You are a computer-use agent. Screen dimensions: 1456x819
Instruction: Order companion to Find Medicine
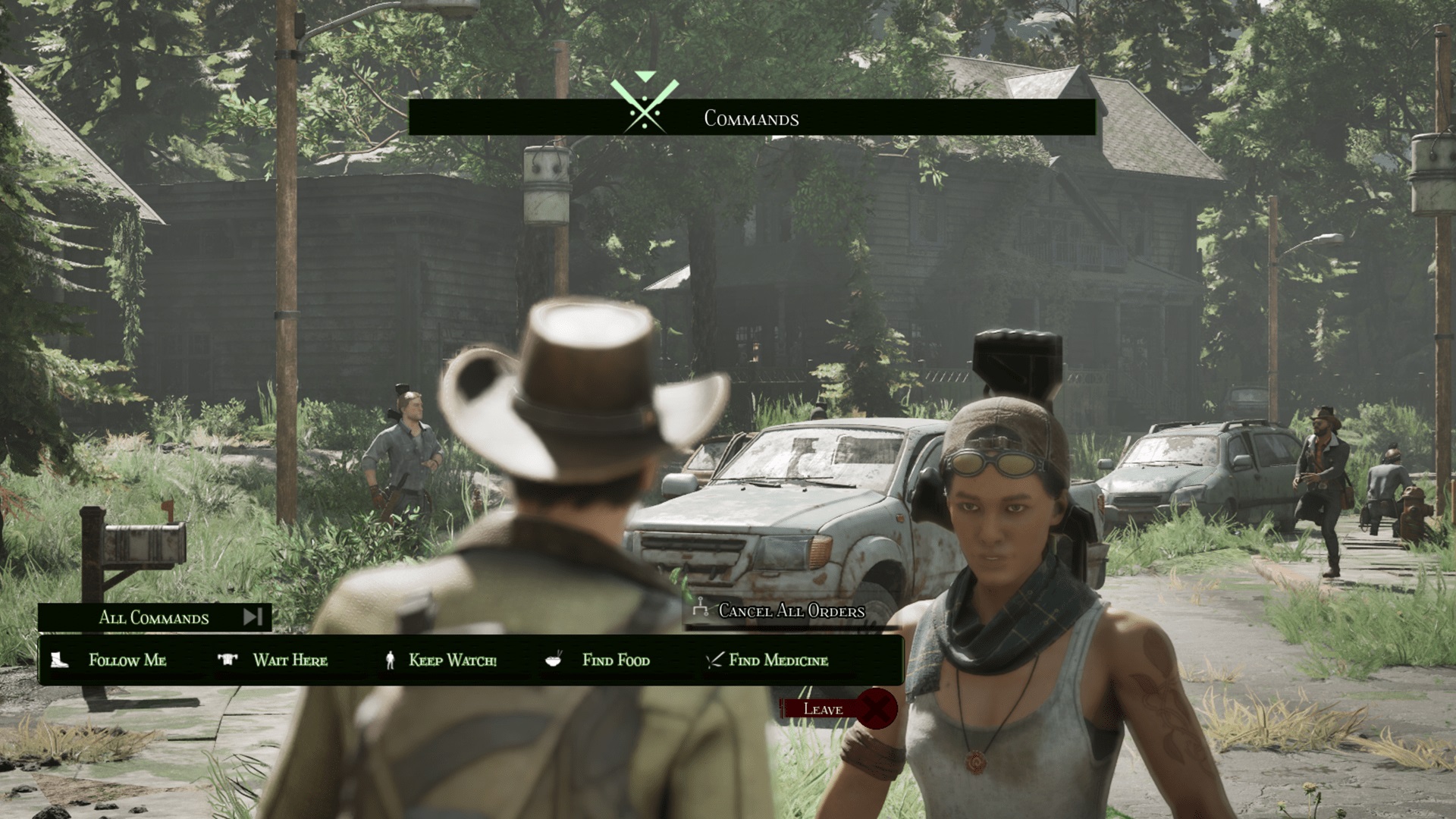[779, 661]
